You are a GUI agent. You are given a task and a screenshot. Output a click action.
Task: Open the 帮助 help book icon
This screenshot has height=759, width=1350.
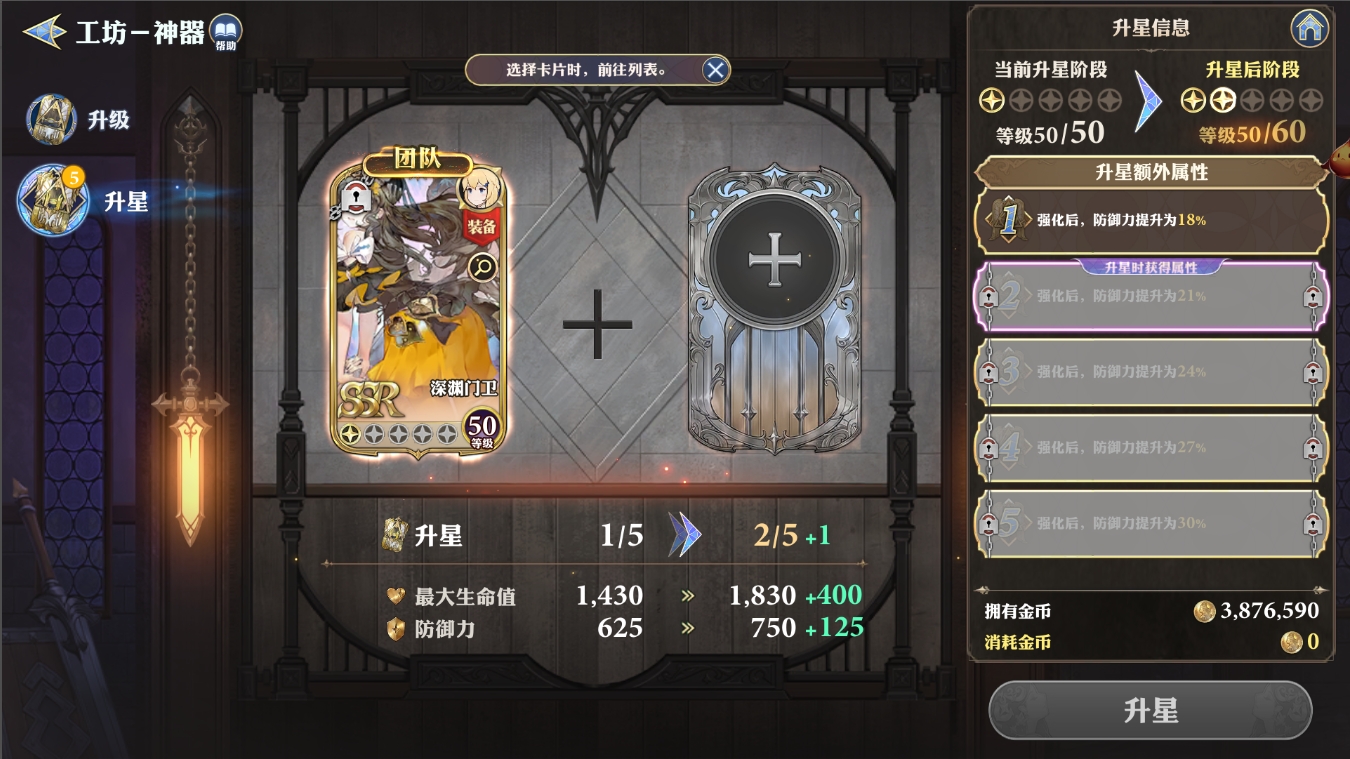coord(226,33)
